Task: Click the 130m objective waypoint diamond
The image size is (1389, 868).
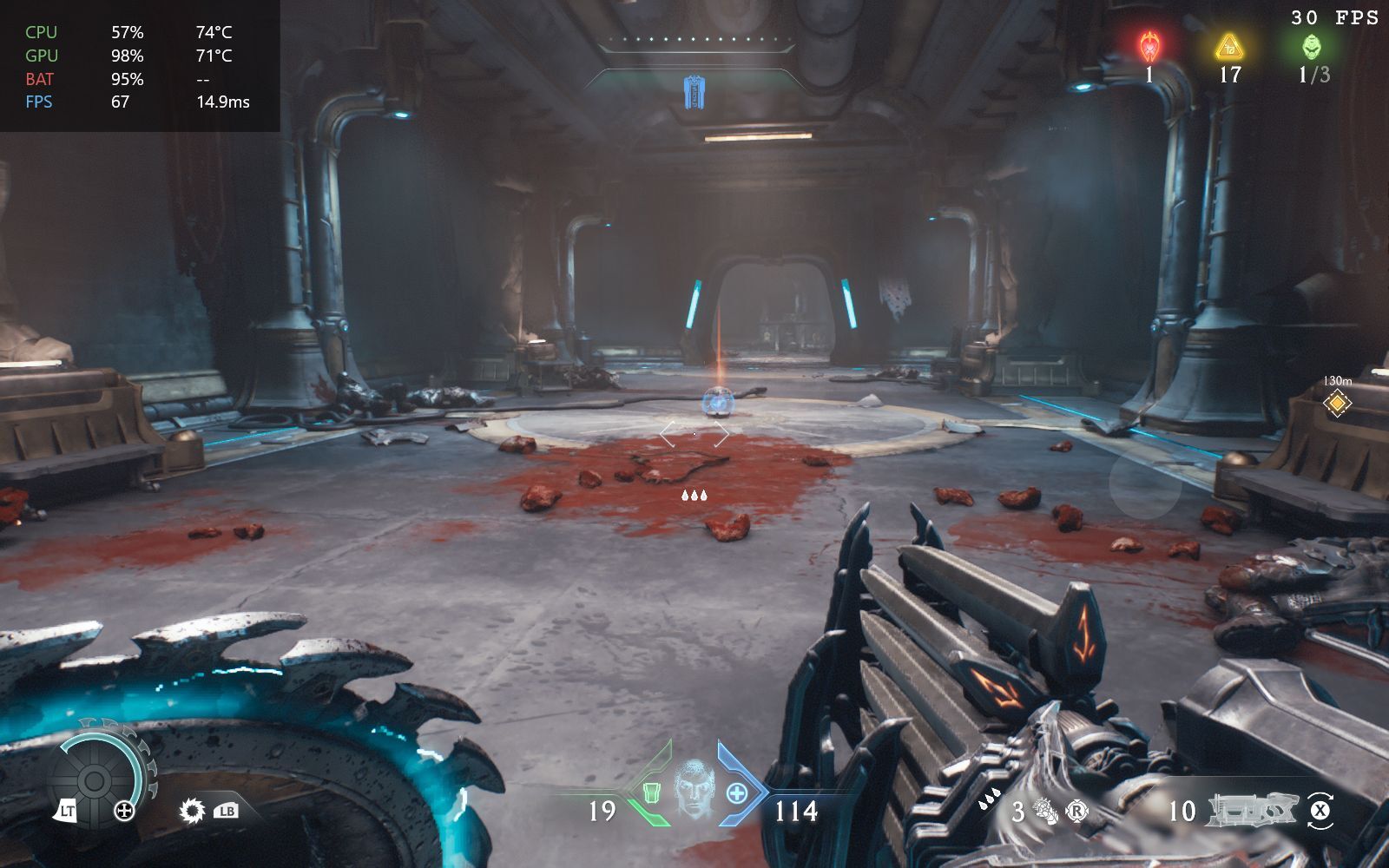Action: (1337, 403)
